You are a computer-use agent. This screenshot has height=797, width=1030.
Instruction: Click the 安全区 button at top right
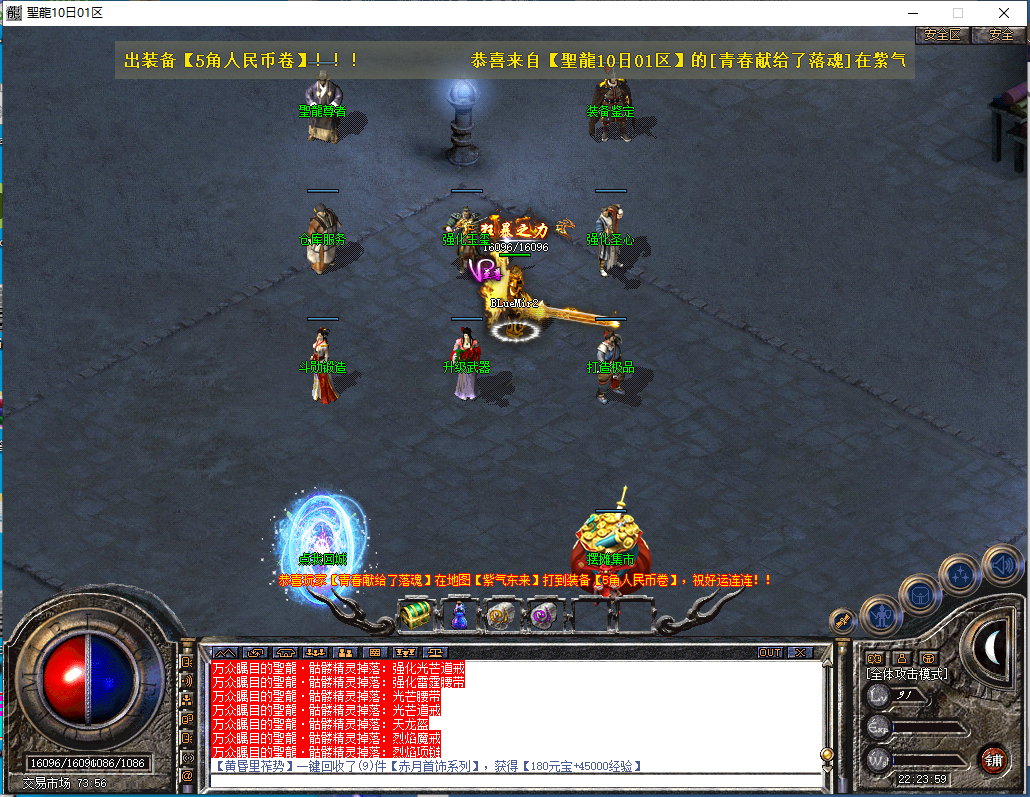[x=942, y=34]
